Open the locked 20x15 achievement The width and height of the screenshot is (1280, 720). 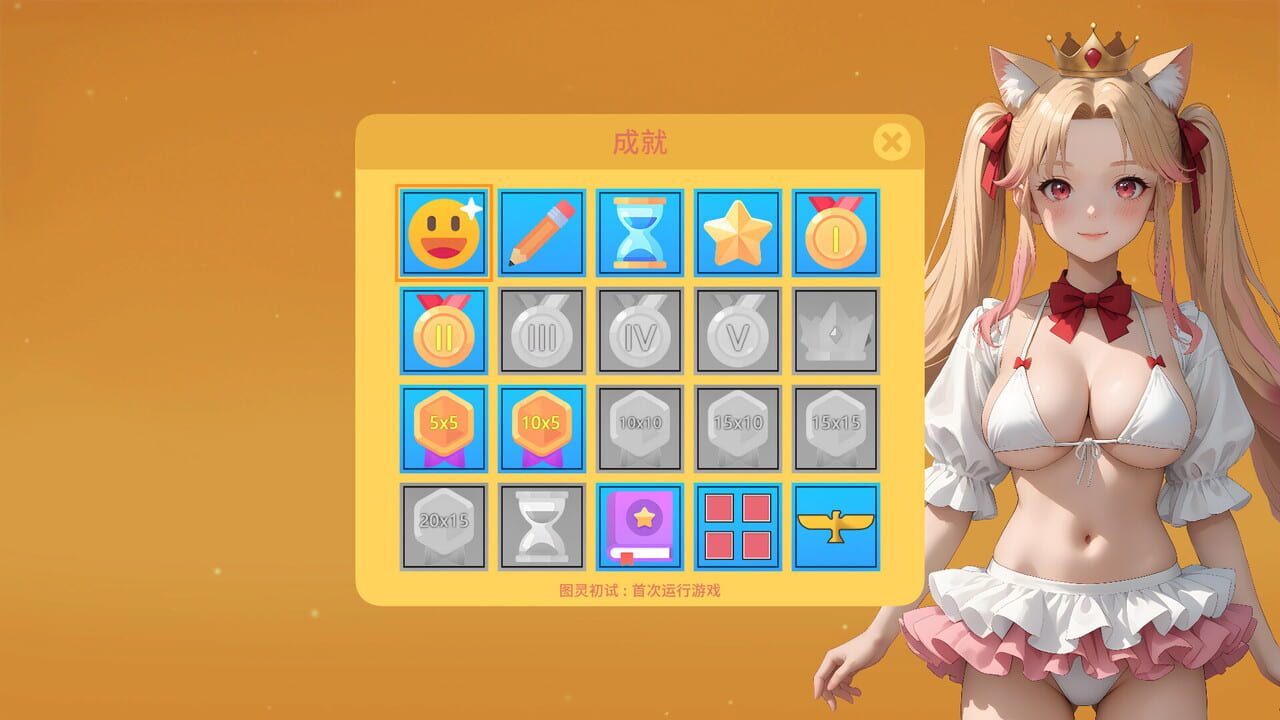[x=444, y=524]
